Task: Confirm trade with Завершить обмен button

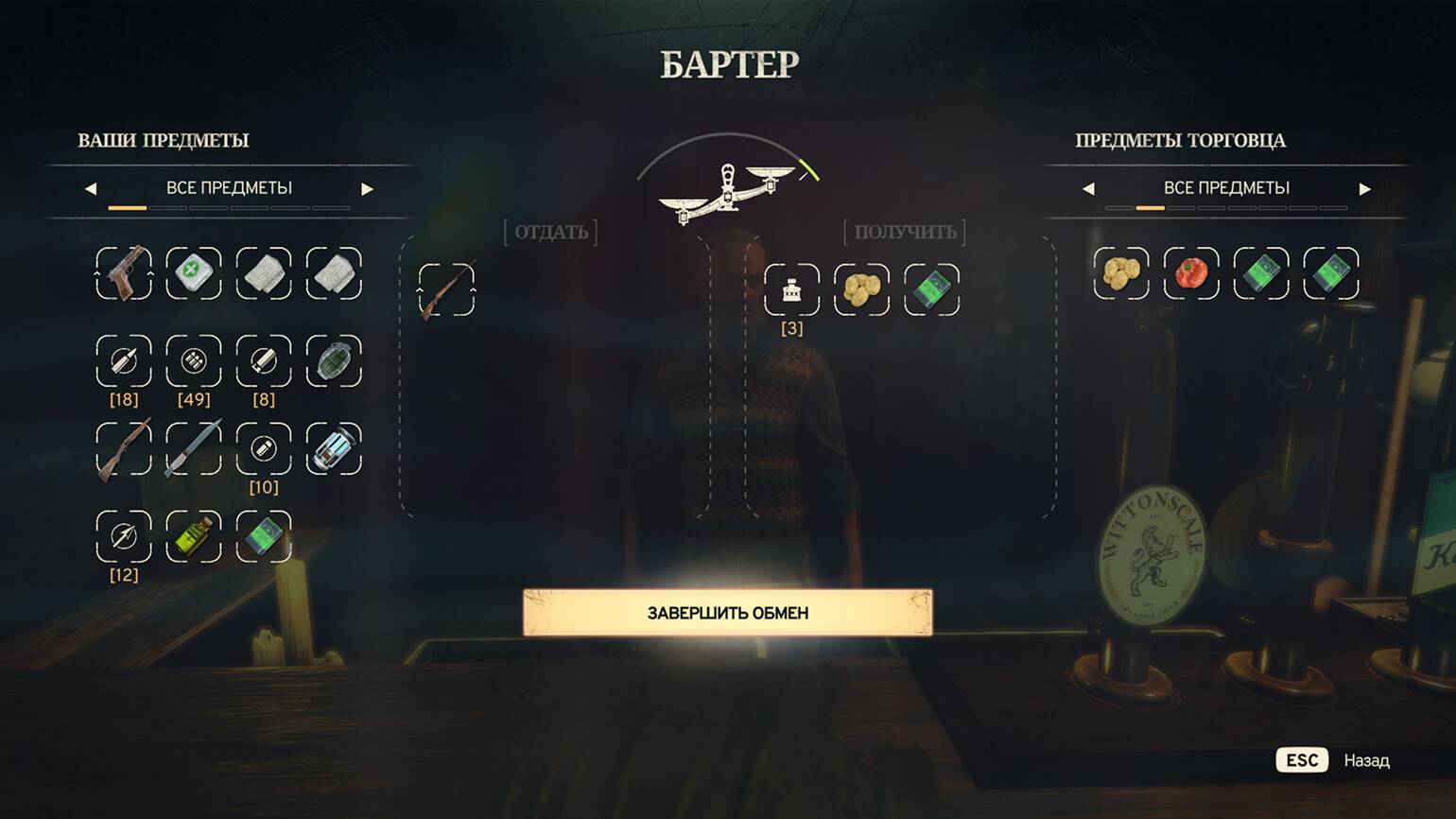Action: pyautogui.click(x=727, y=613)
